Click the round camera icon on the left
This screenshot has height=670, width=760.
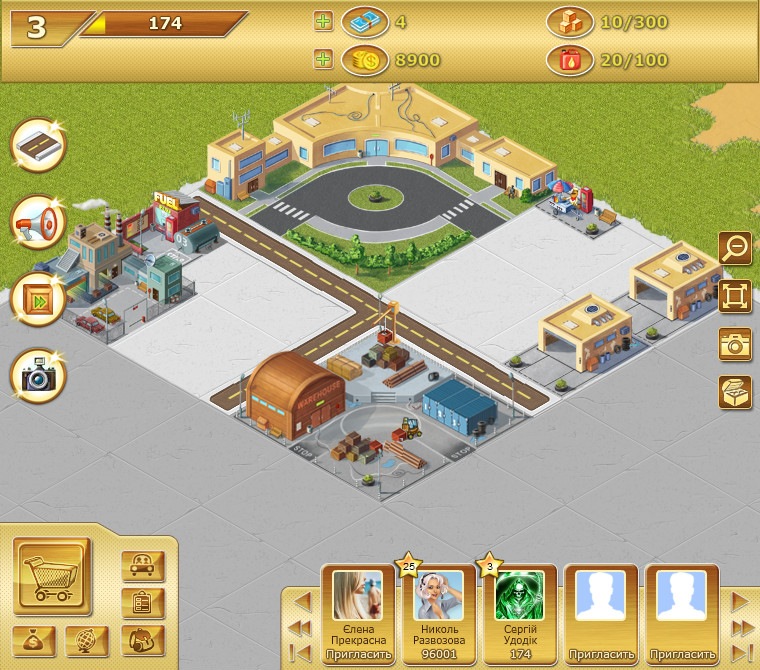point(38,375)
